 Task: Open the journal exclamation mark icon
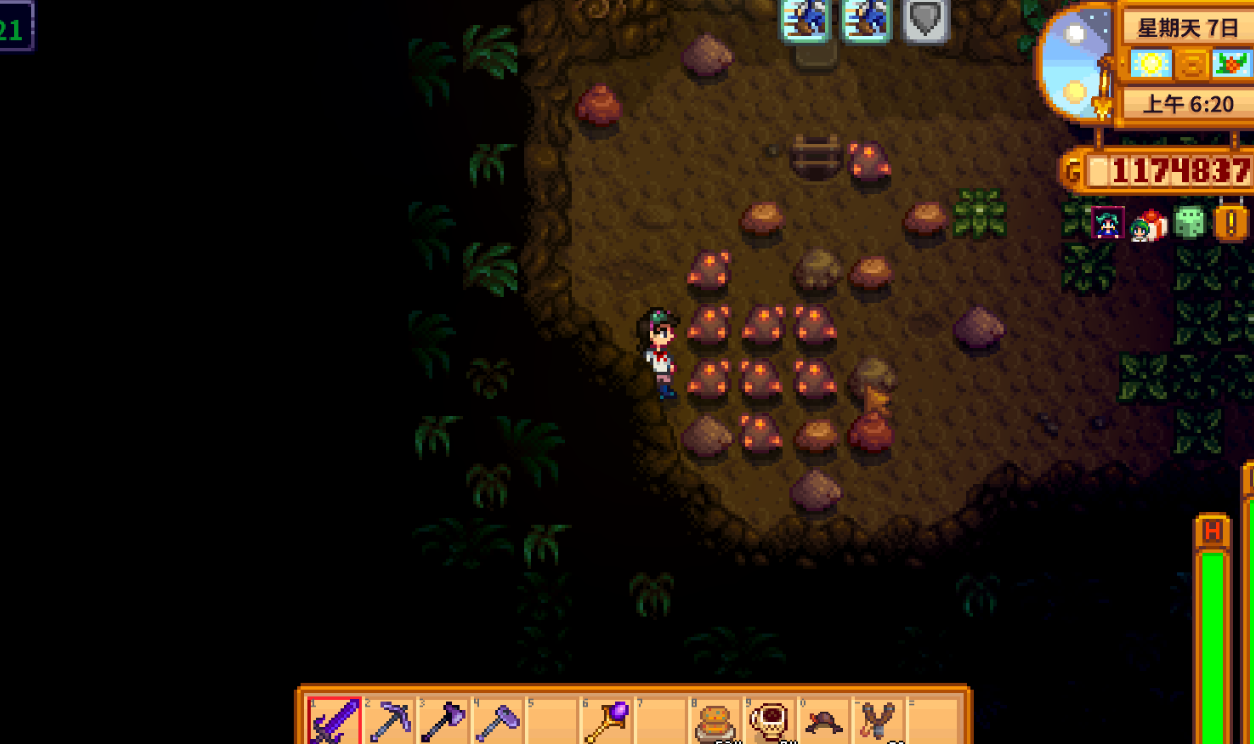click(x=1231, y=222)
